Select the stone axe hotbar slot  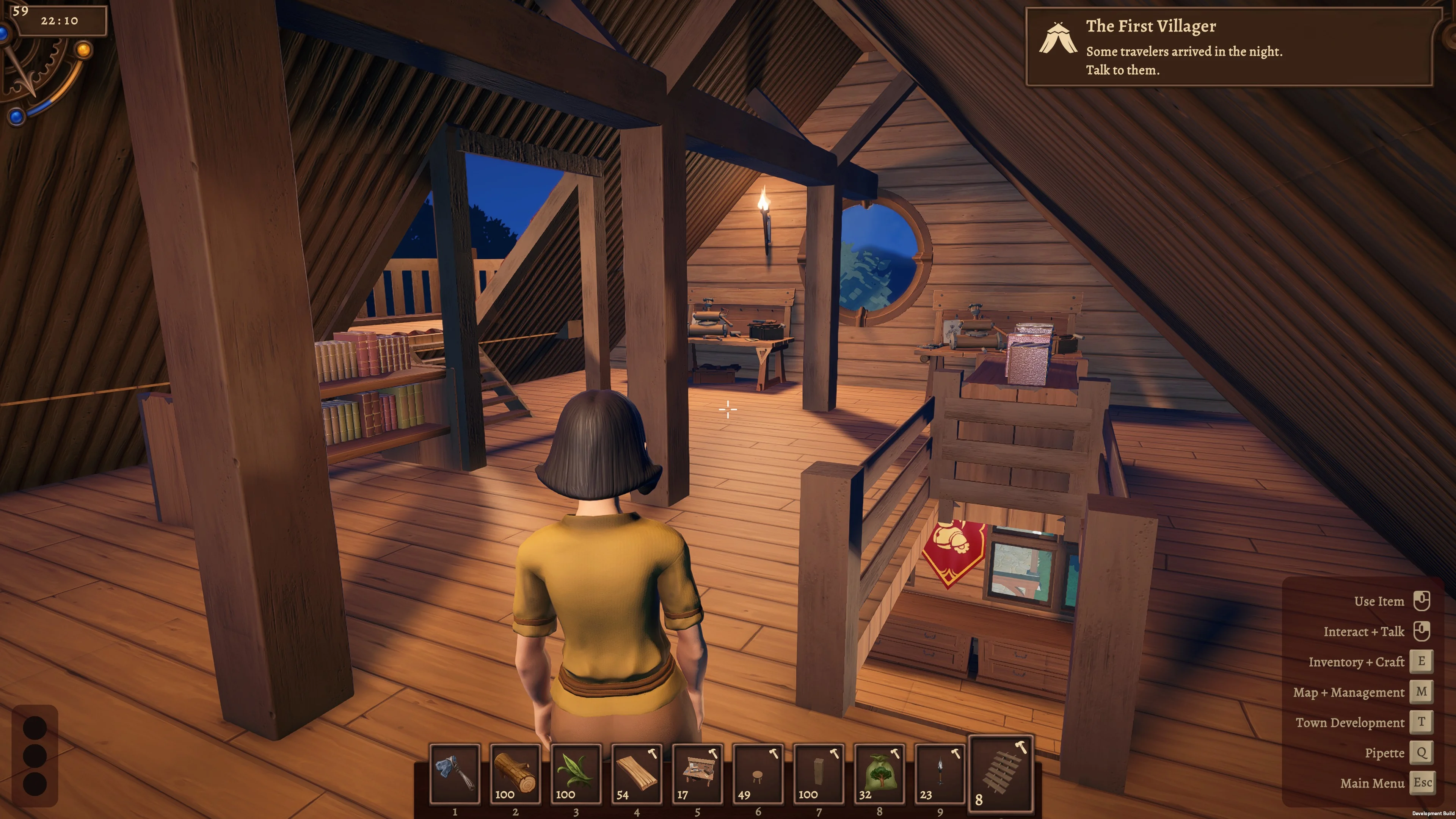click(455, 773)
